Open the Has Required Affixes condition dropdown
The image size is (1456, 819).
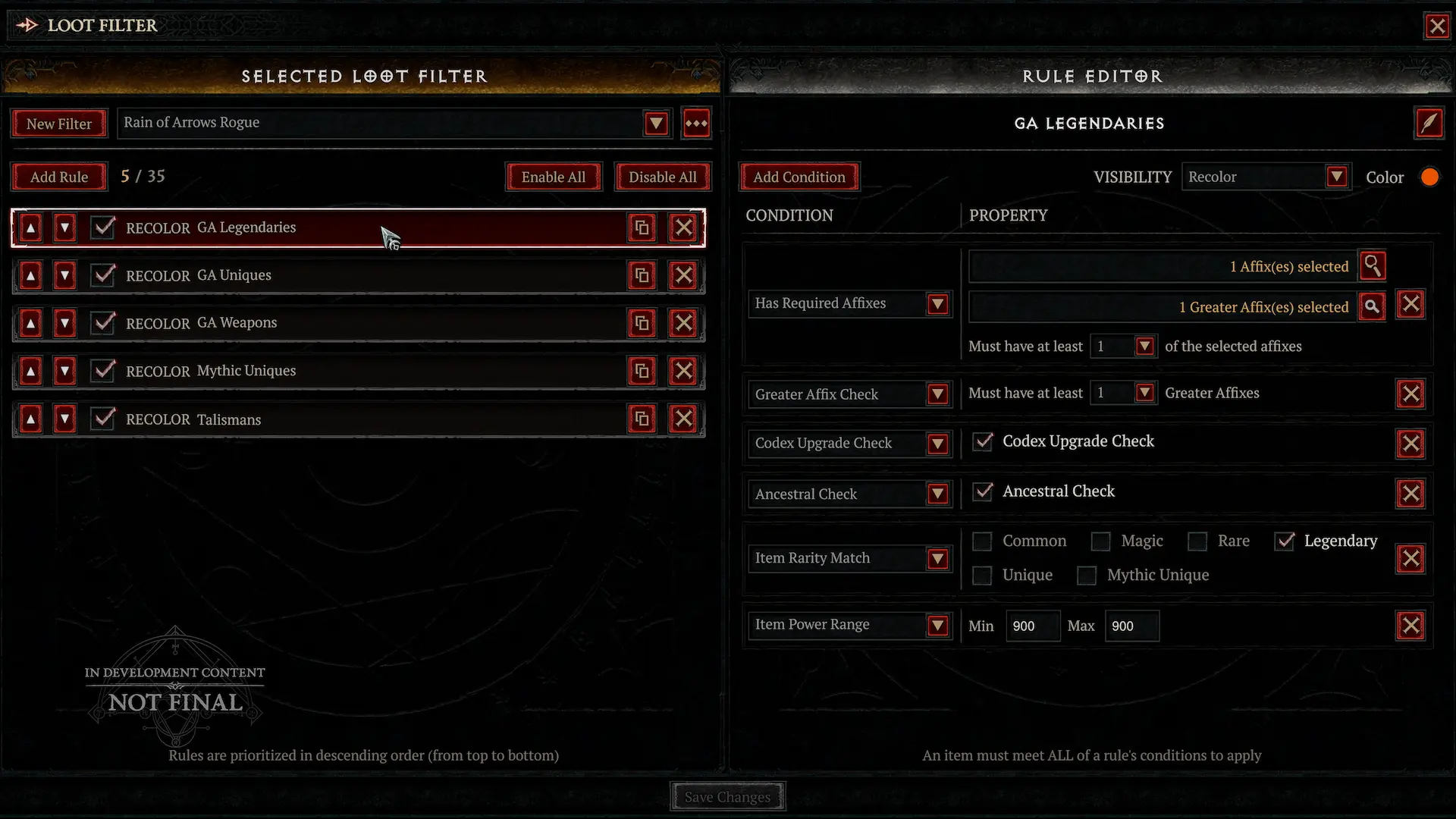pyautogui.click(x=939, y=304)
